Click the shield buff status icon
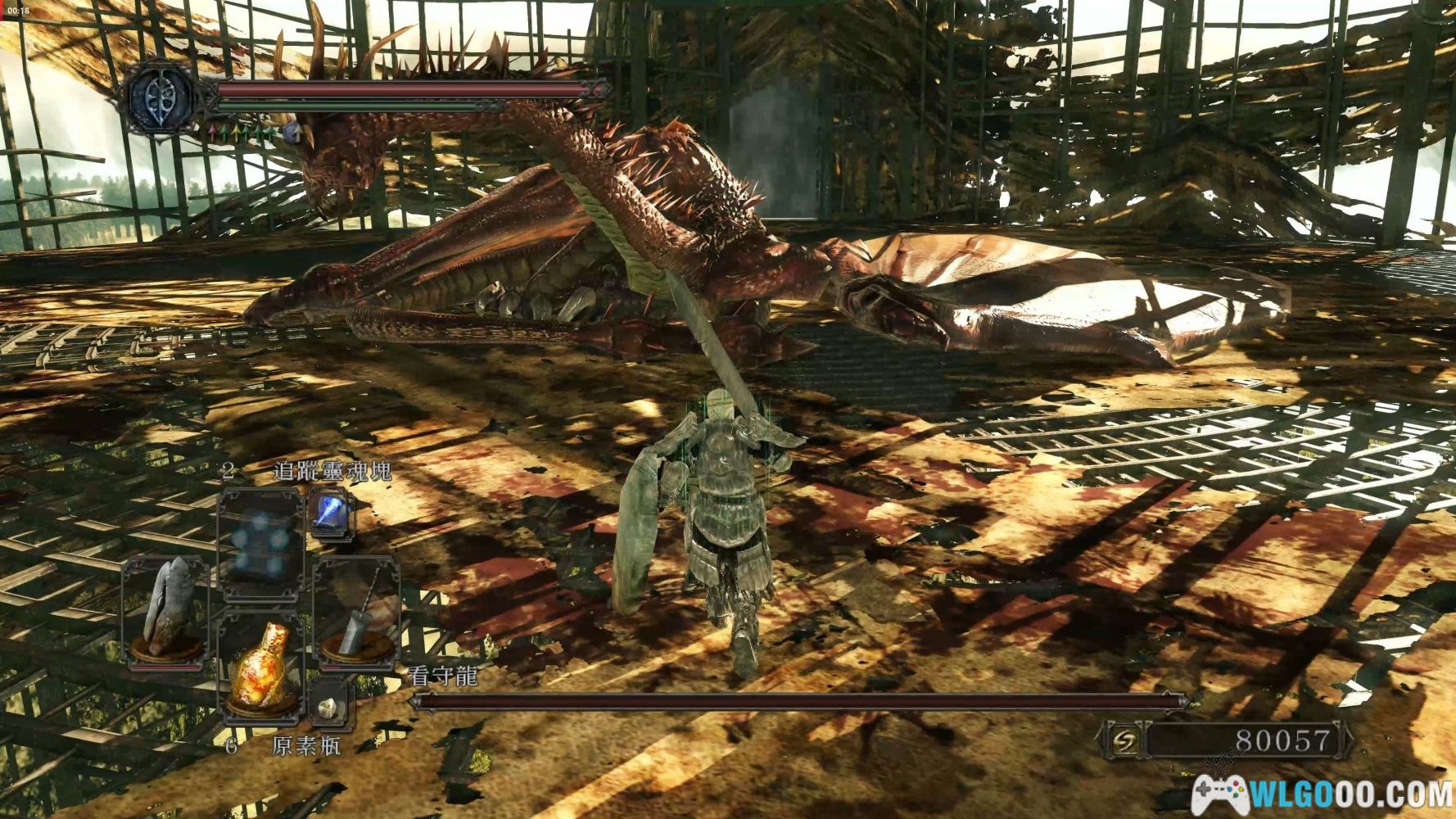Viewport: 1456px width, 819px height. [x=292, y=133]
